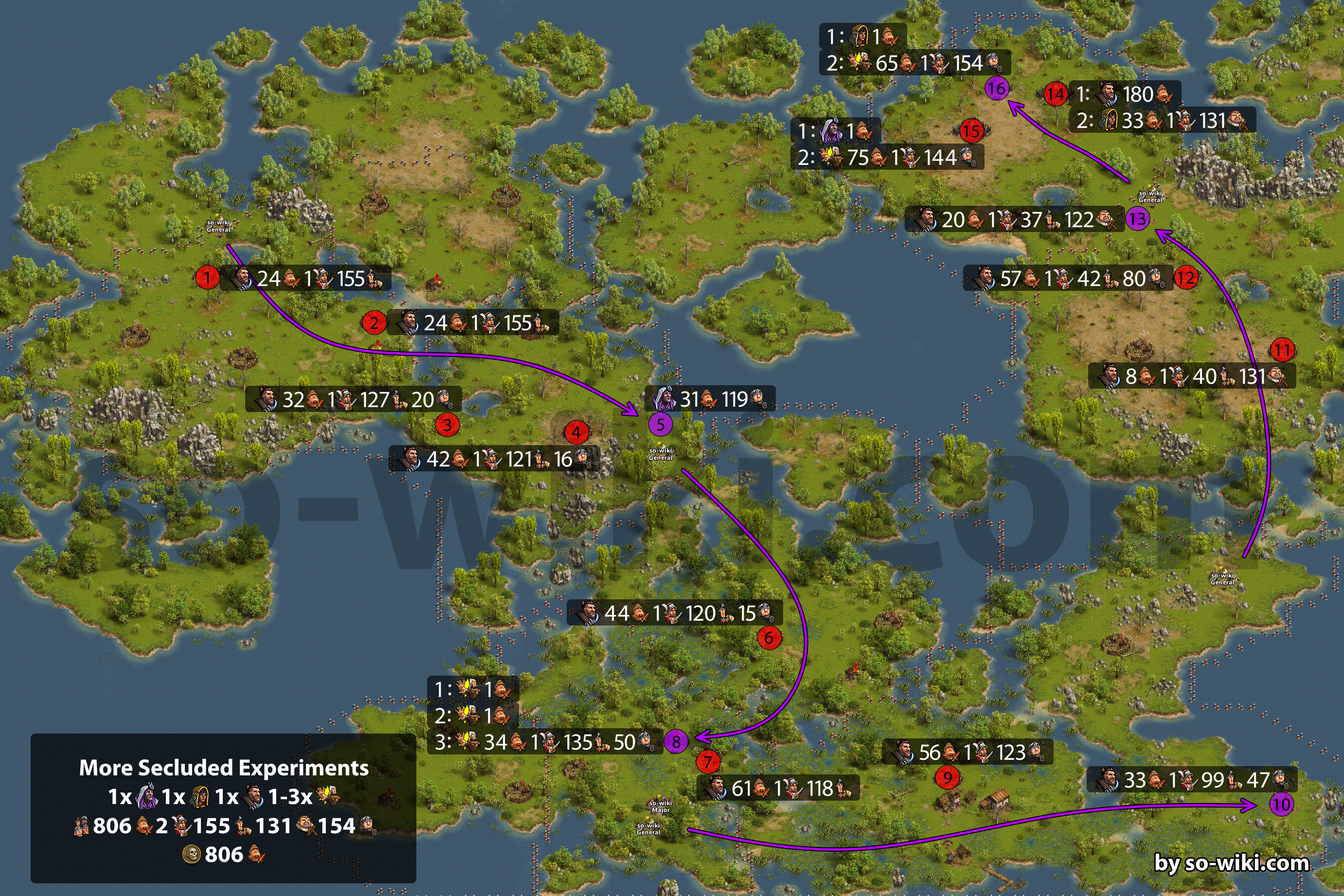1344x896 pixels.
Task: Select red camp marker 15
Action: tap(971, 131)
